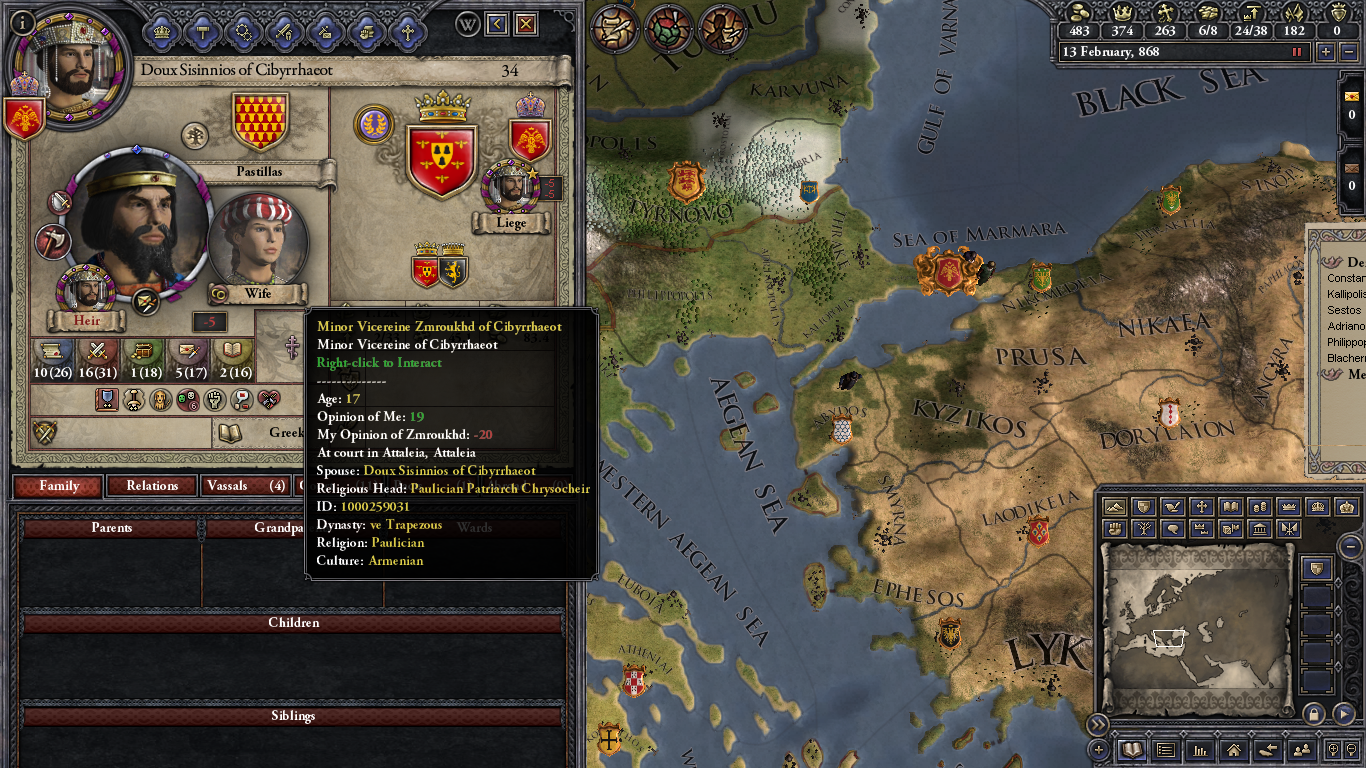Select the economy map mode coins icon
This screenshot has height=768, width=1366.
tap(1259, 507)
